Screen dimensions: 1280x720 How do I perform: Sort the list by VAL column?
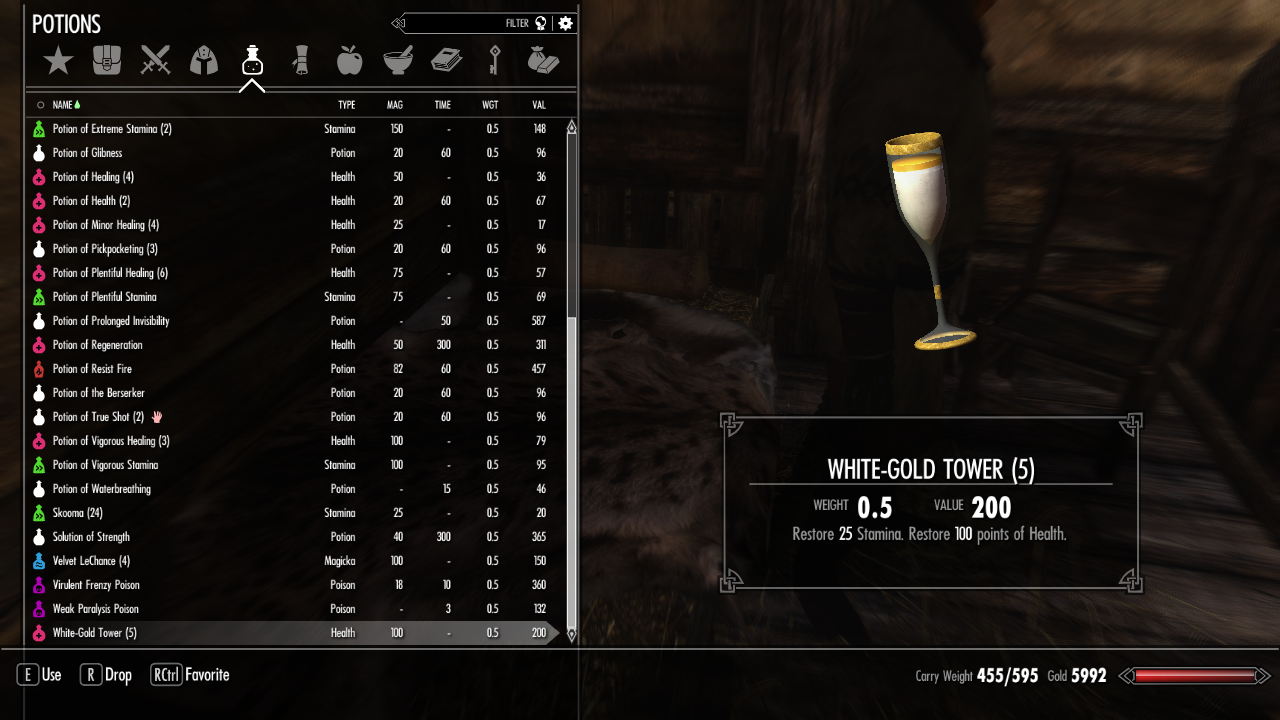pyautogui.click(x=539, y=105)
